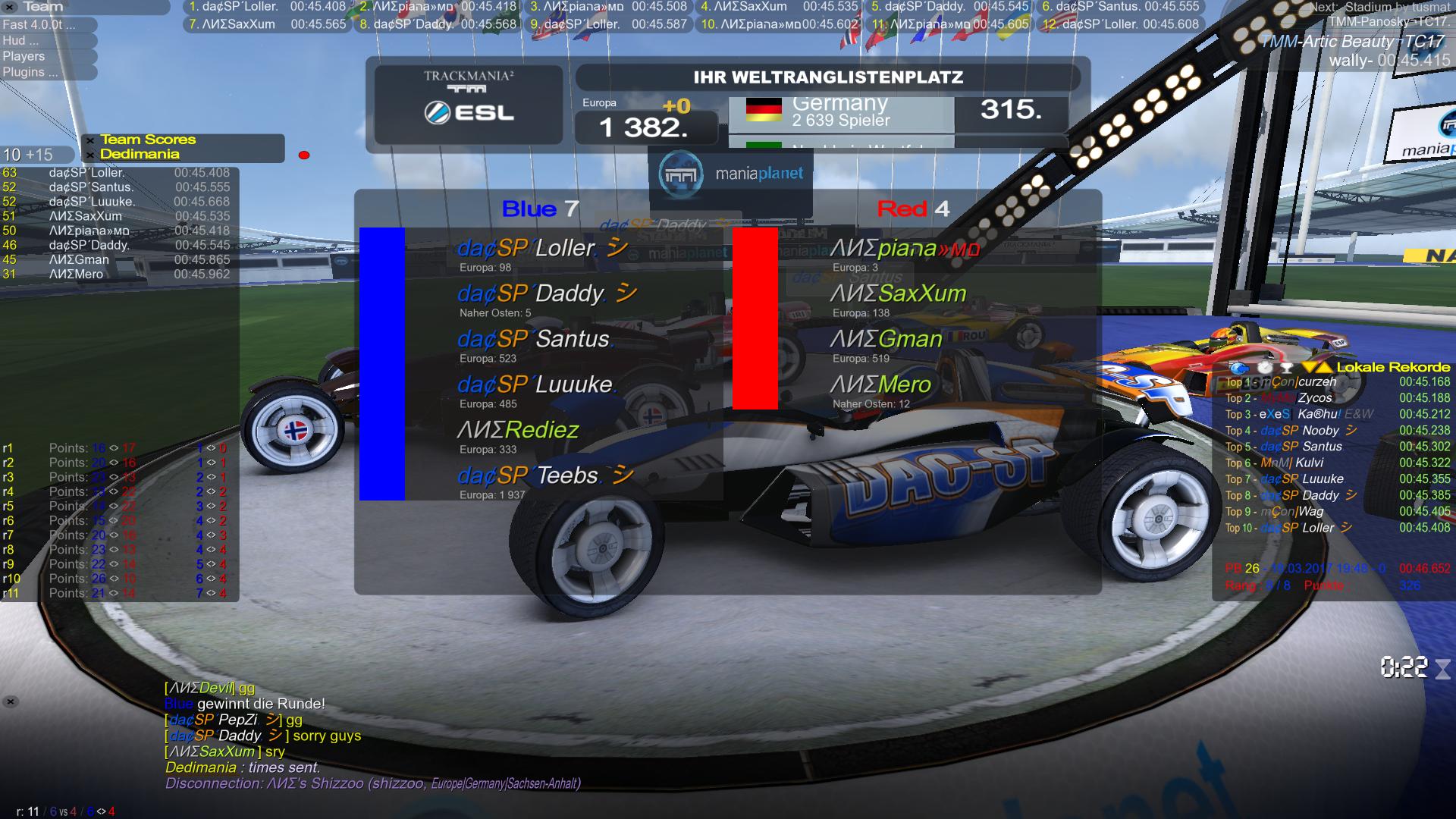Screen dimensions: 1456x819
Task: Click the red record dot indicator
Action: tap(304, 155)
